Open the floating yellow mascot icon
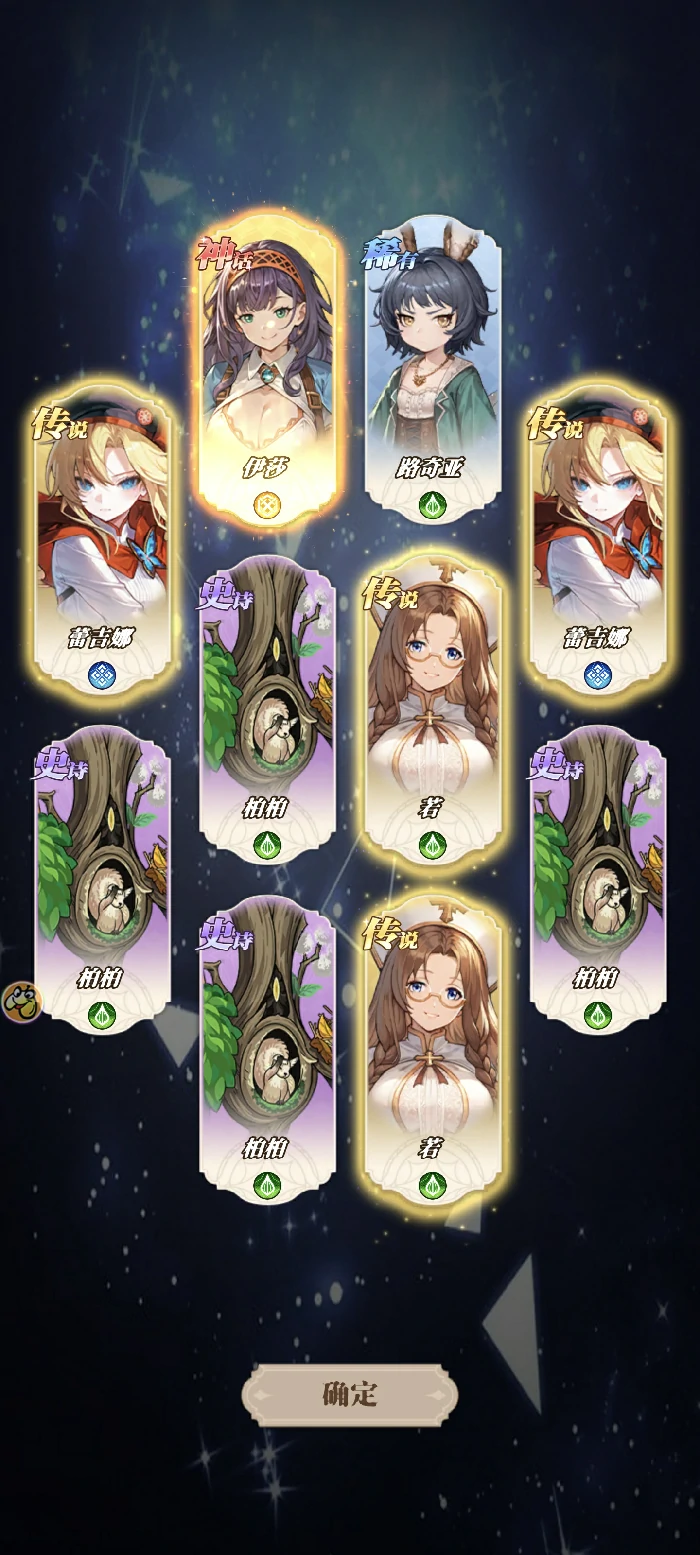The height and width of the screenshot is (1555, 700). click(19, 1001)
